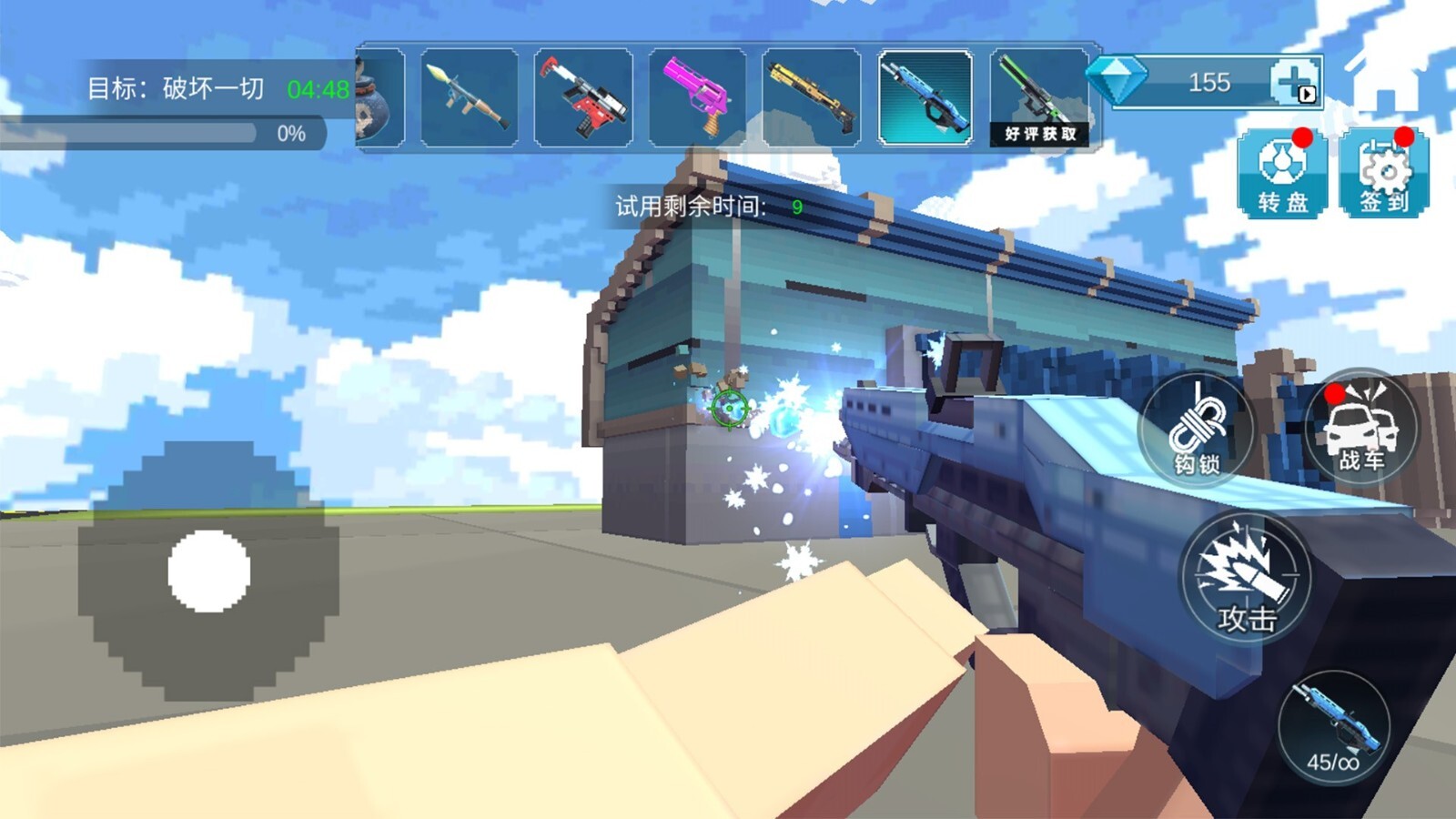Get the green sniper labeled 好评获取

(1039, 98)
